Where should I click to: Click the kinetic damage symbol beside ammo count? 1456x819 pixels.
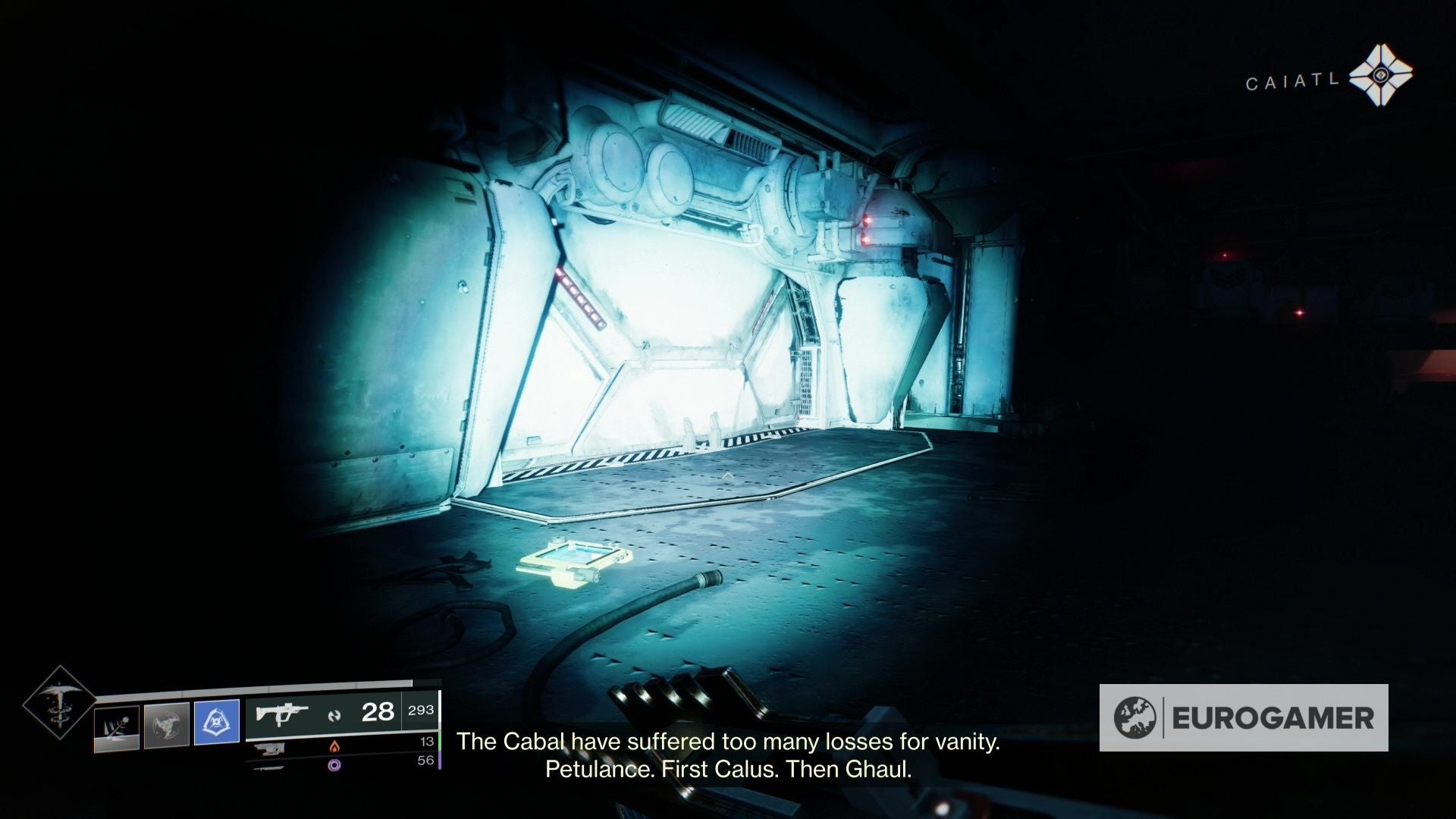334,715
